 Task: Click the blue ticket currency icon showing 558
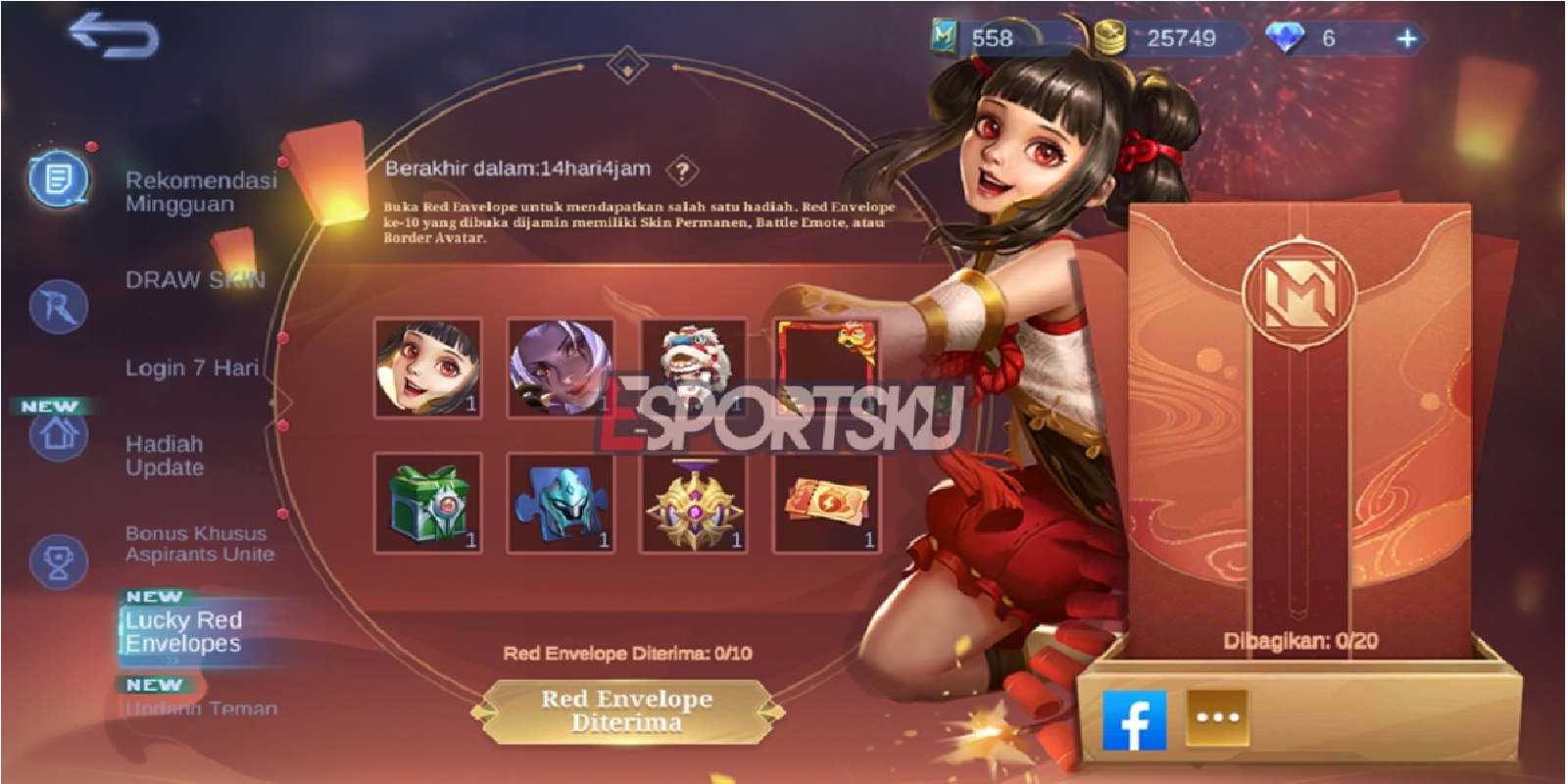(944, 35)
